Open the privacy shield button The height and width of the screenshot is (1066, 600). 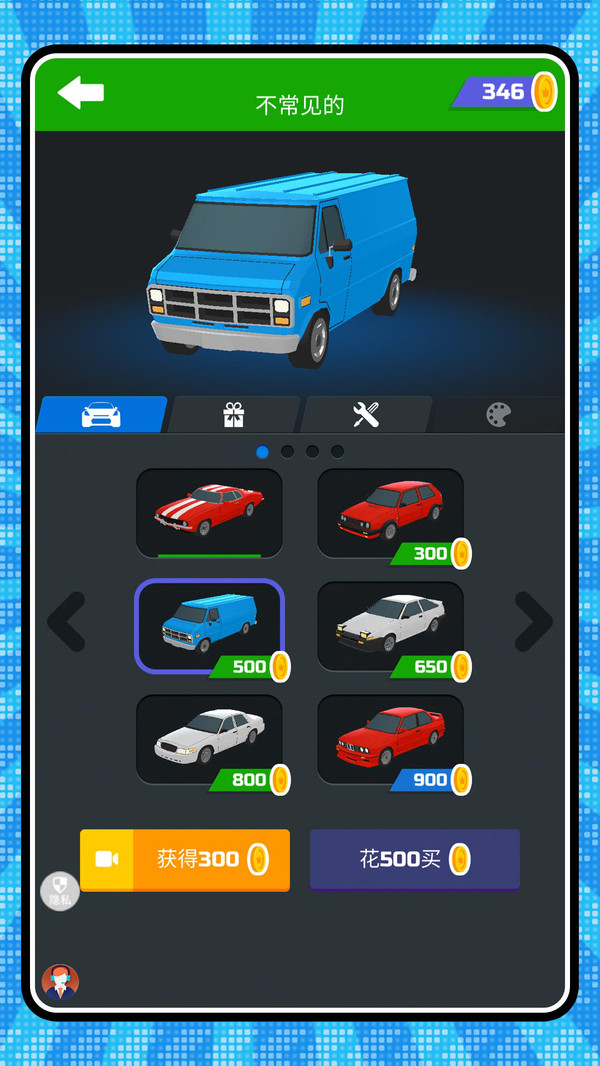coord(60,890)
